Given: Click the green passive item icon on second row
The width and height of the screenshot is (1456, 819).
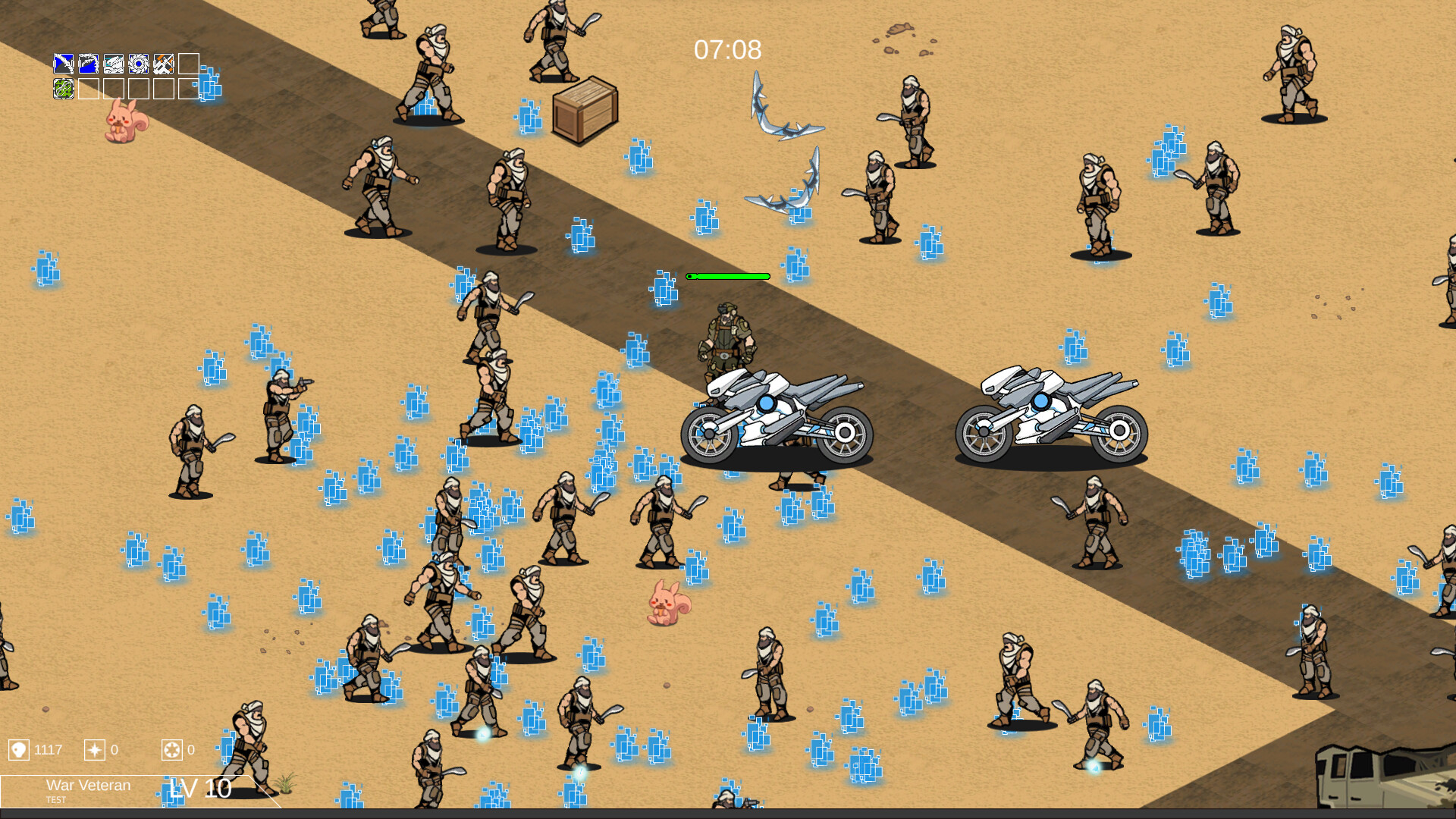Looking at the screenshot, I should [63, 89].
